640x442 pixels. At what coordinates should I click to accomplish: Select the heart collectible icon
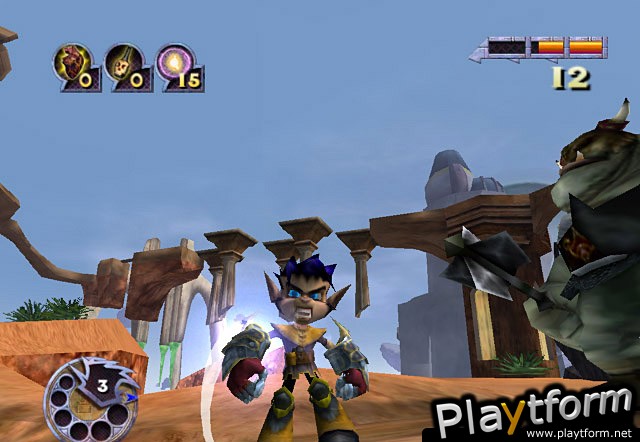(71, 65)
